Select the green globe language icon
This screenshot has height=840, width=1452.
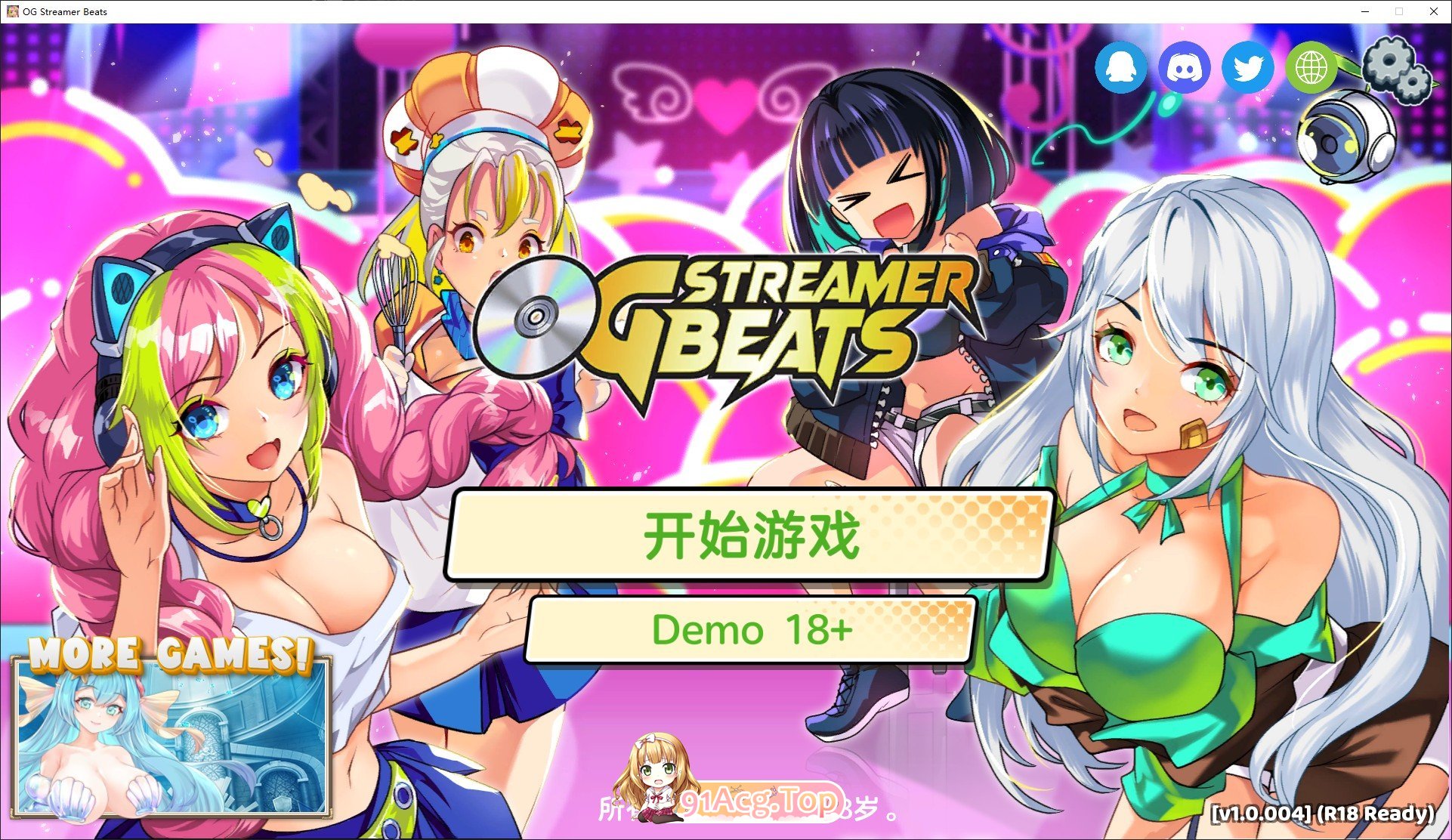pos(1311,67)
